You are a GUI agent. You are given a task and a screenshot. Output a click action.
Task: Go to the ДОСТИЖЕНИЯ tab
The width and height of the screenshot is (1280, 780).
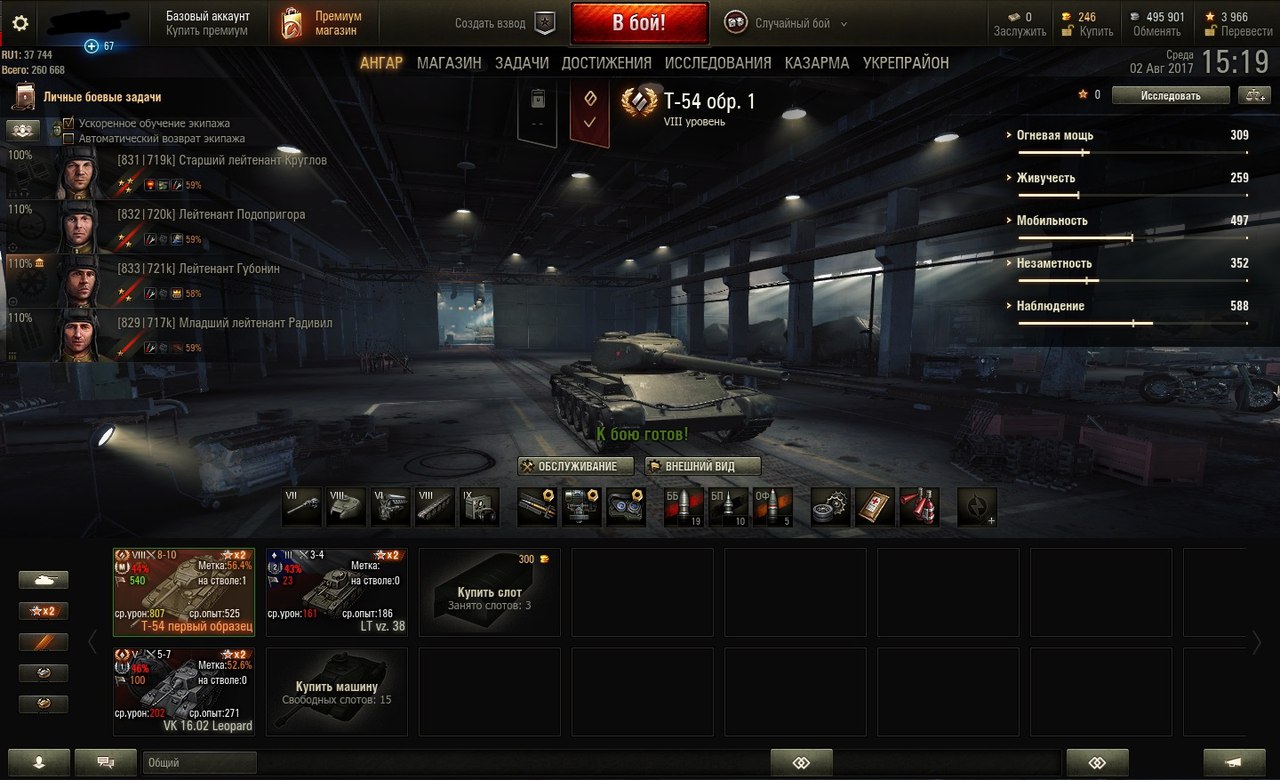606,63
